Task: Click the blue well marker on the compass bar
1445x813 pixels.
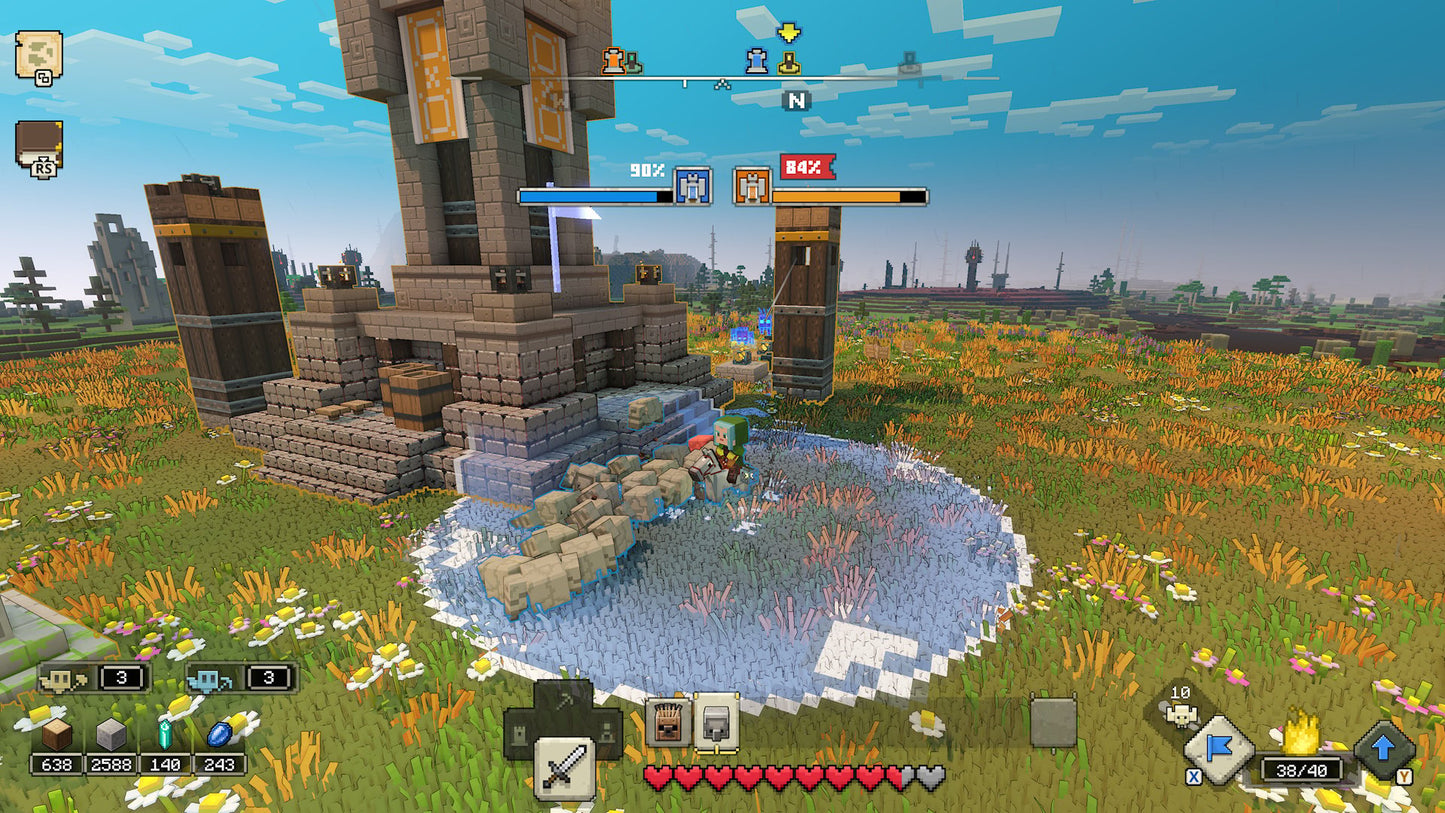Action: click(x=756, y=63)
